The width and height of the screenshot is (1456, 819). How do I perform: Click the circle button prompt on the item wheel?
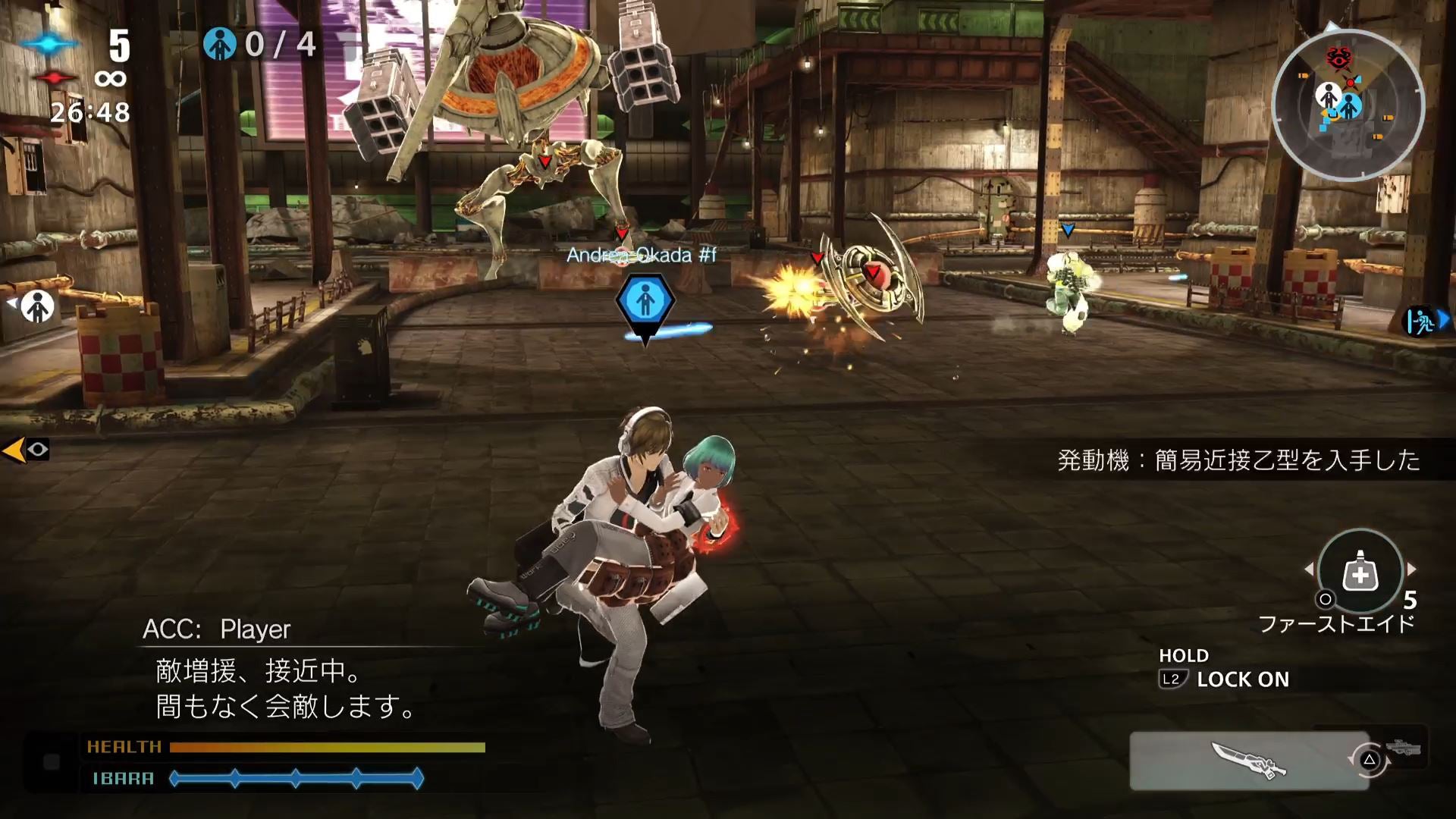(x=1325, y=600)
